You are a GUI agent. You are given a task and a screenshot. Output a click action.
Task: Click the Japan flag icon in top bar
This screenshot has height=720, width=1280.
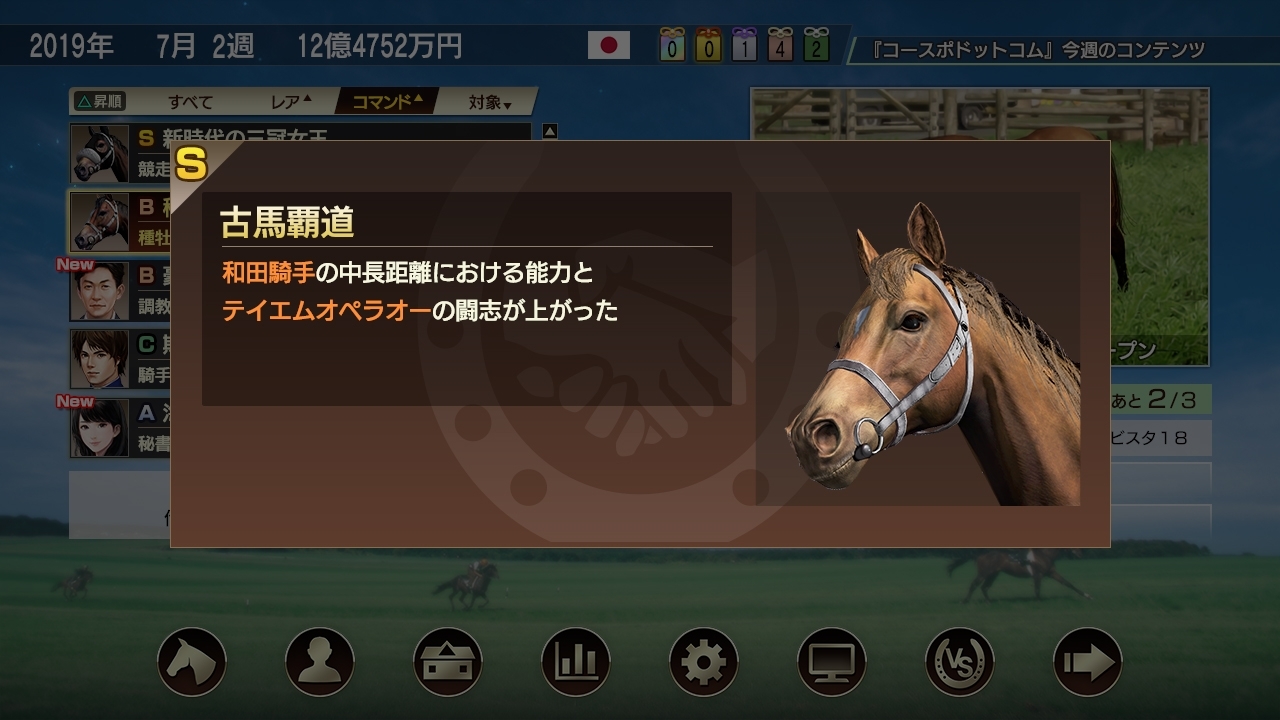click(x=610, y=45)
